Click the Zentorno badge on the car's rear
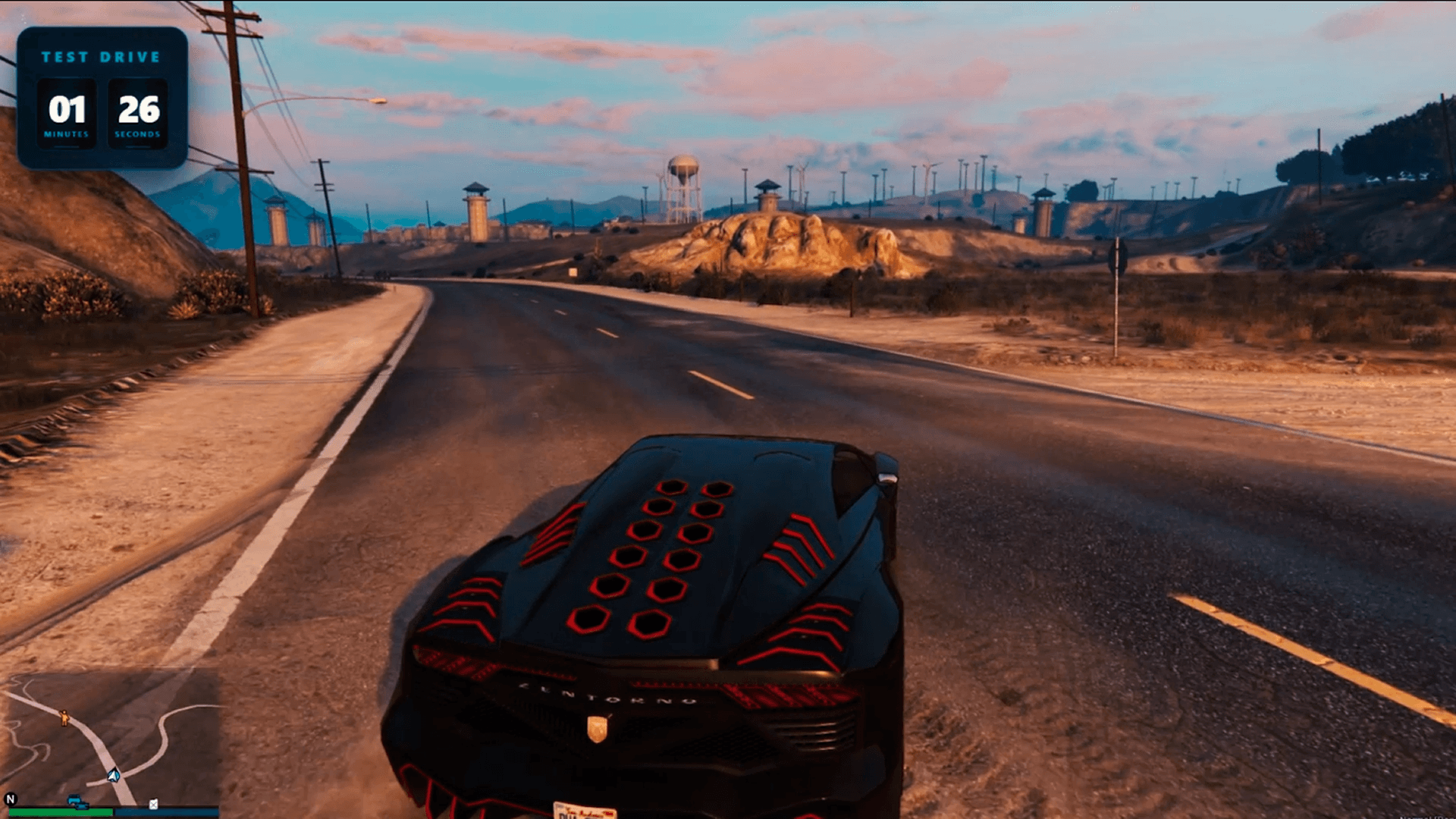Screen dimensions: 1456x819 (x=598, y=728)
